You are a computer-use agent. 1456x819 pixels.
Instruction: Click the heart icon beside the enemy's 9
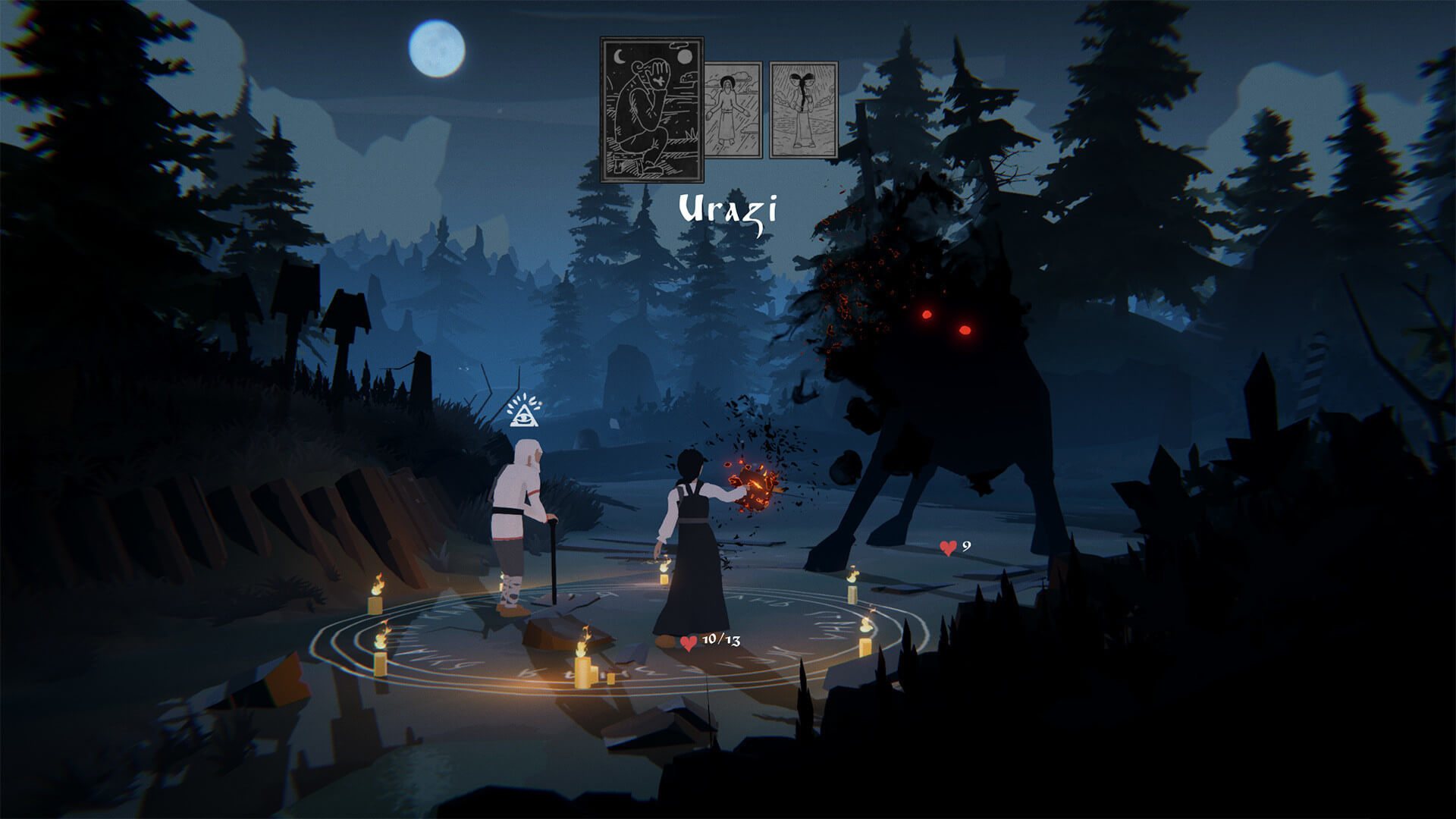(947, 548)
